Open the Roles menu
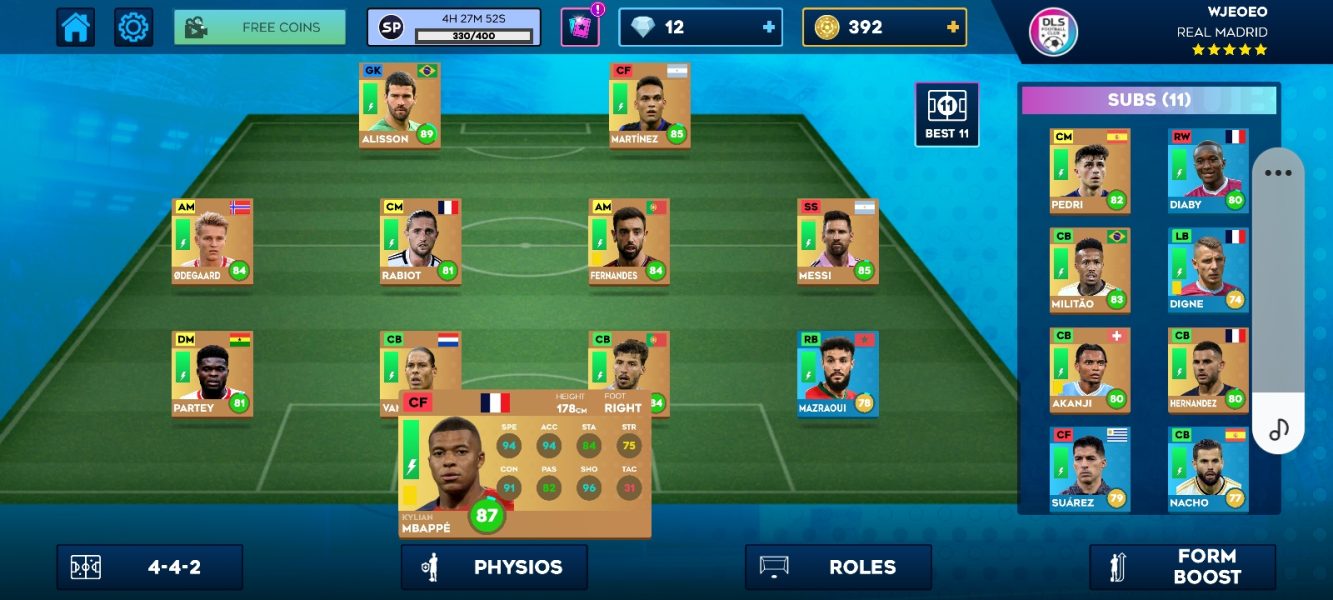Viewport: 1333px width, 600px height. tap(838, 567)
